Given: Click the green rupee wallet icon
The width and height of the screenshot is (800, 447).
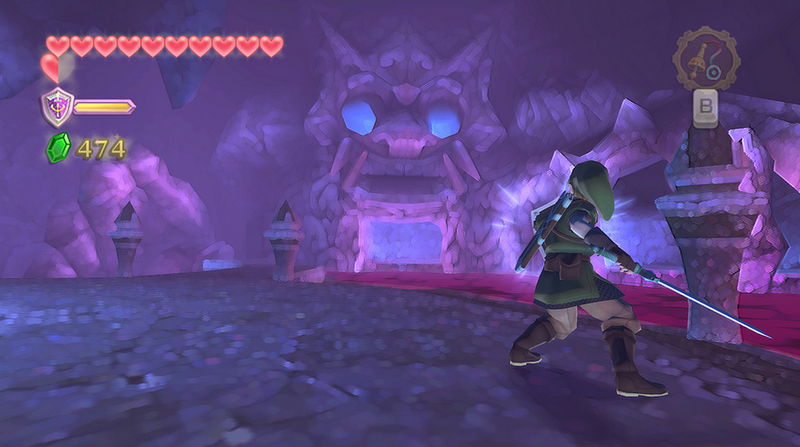Looking at the screenshot, I should click(58, 150).
